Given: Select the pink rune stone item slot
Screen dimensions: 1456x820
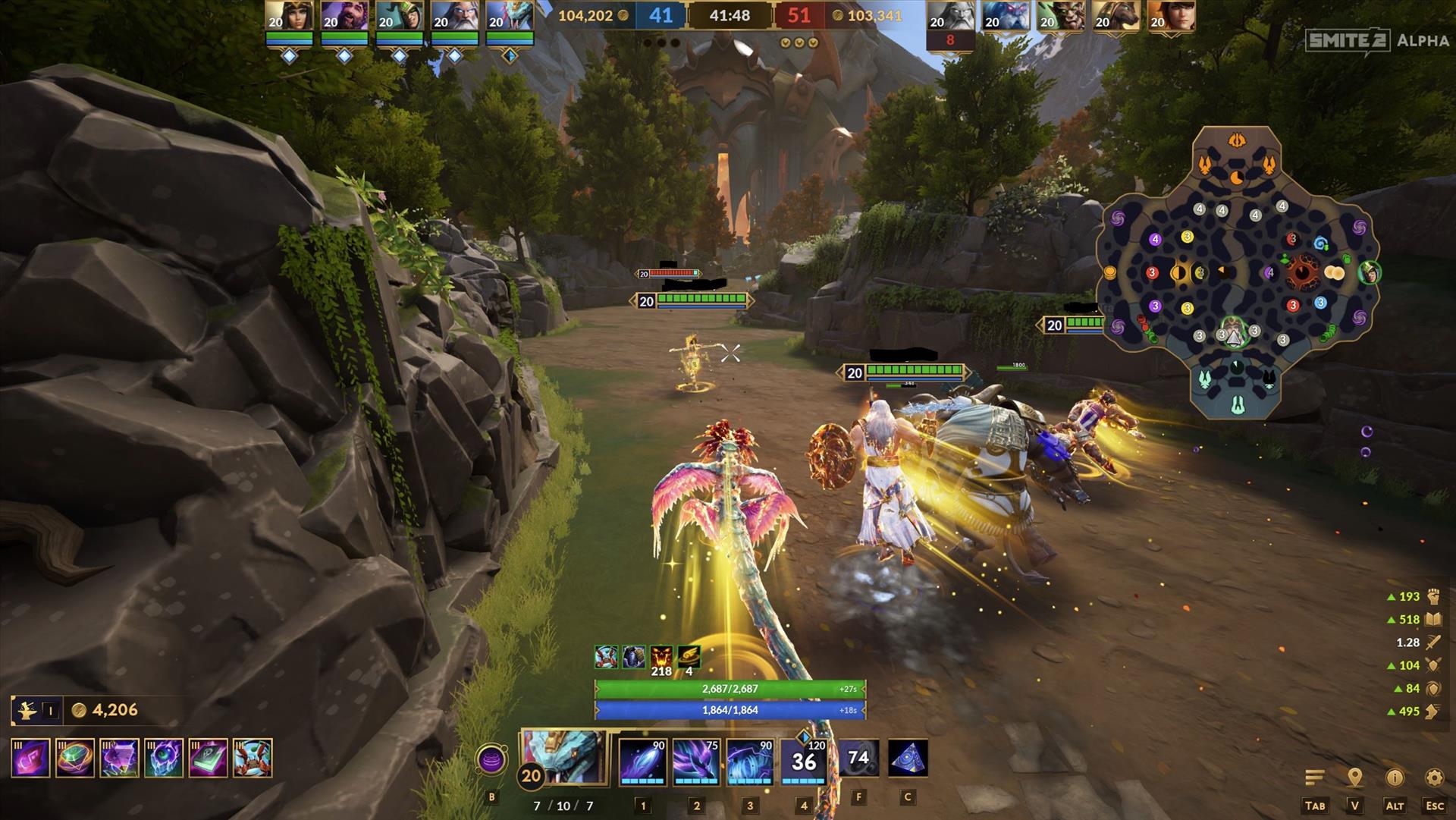Looking at the screenshot, I should 31,758.
